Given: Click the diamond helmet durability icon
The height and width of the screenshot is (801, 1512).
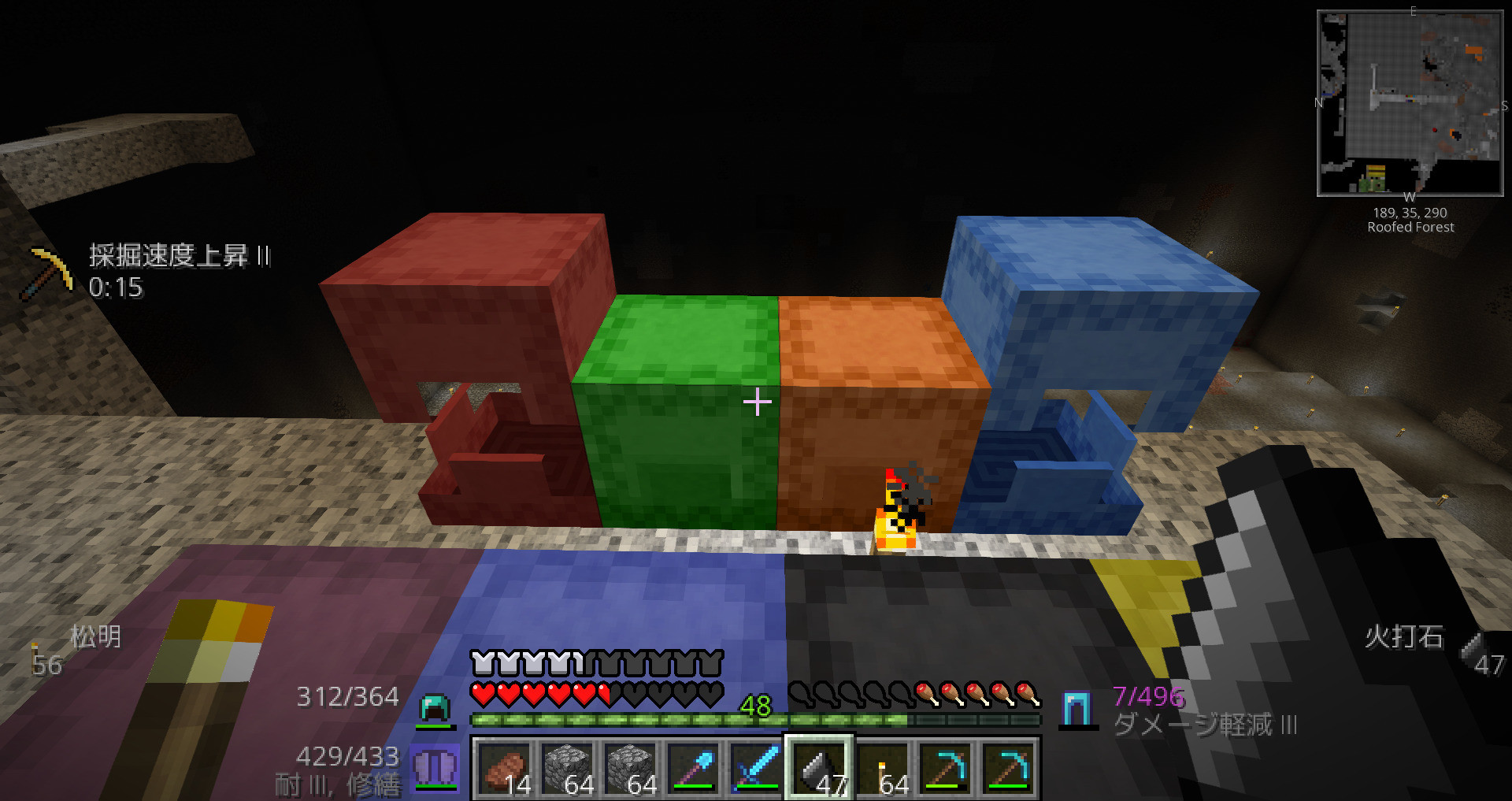Looking at the screenshot, I should (435, 708).
